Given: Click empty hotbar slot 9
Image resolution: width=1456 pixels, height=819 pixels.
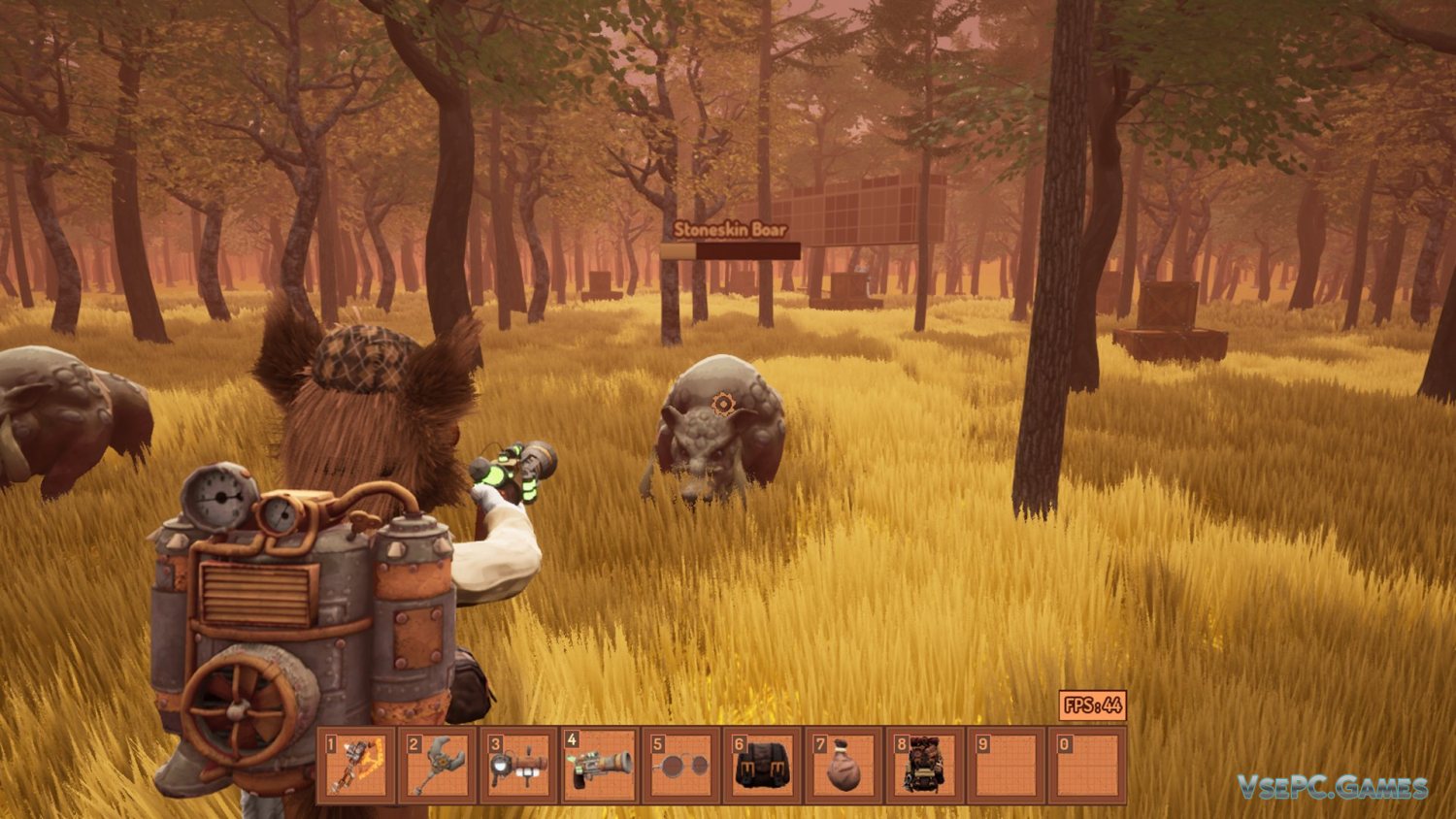Looking at the screenshot, I should click(x=1007, y=765).
